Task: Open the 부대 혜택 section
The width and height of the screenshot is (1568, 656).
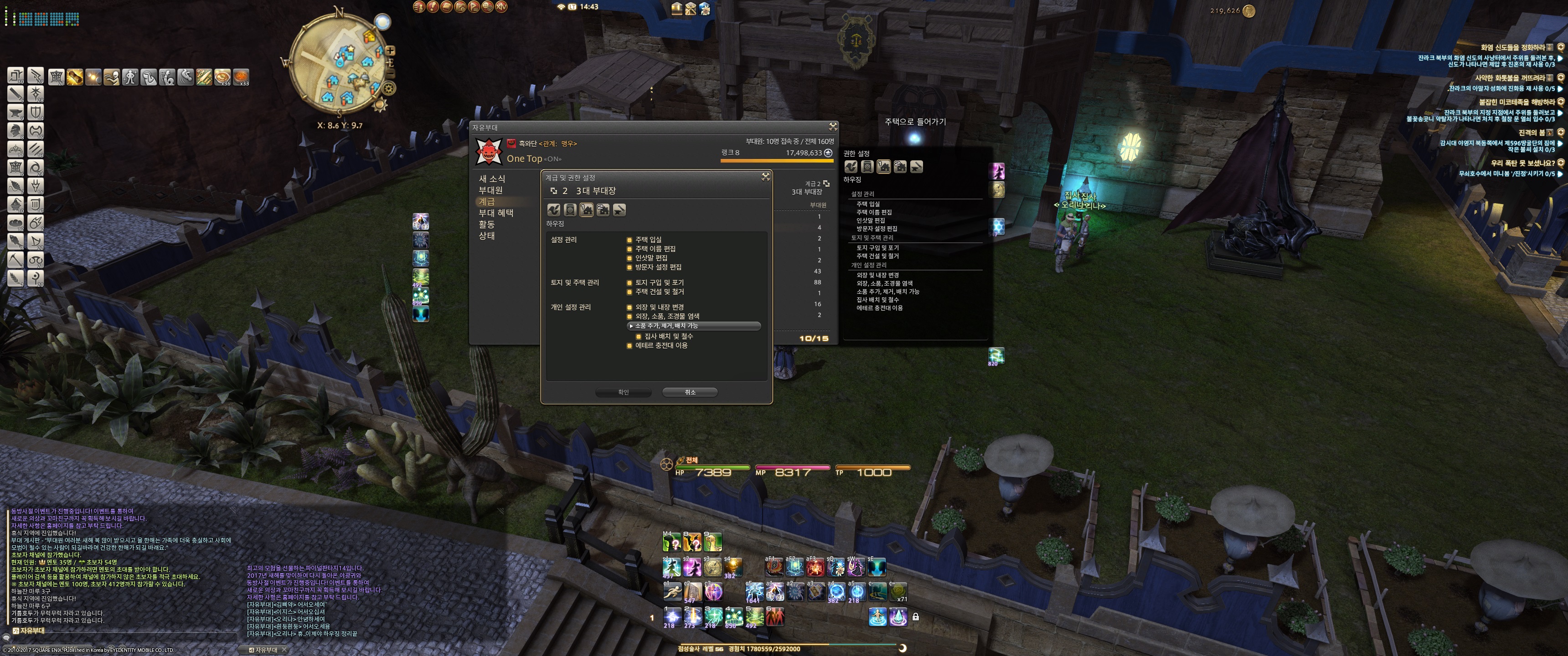Action: pos(495,213)
